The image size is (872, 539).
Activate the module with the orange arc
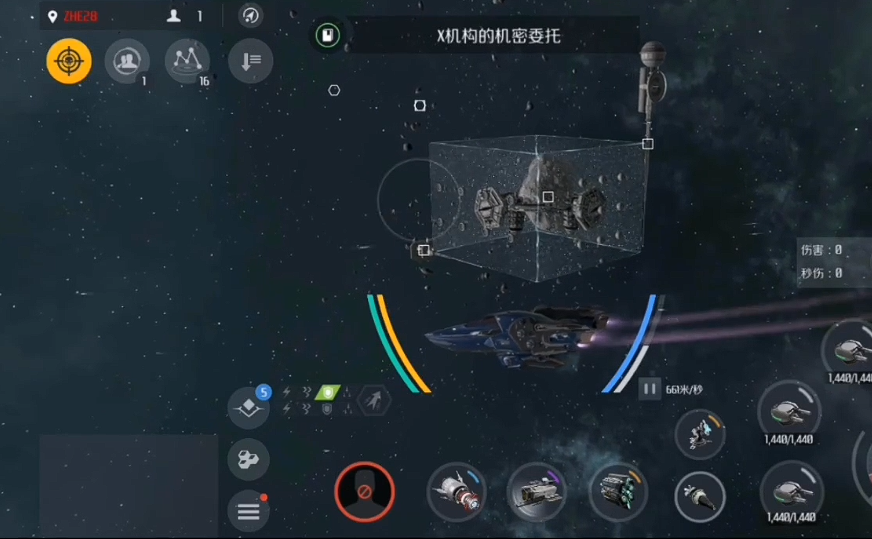click(700, 435)
